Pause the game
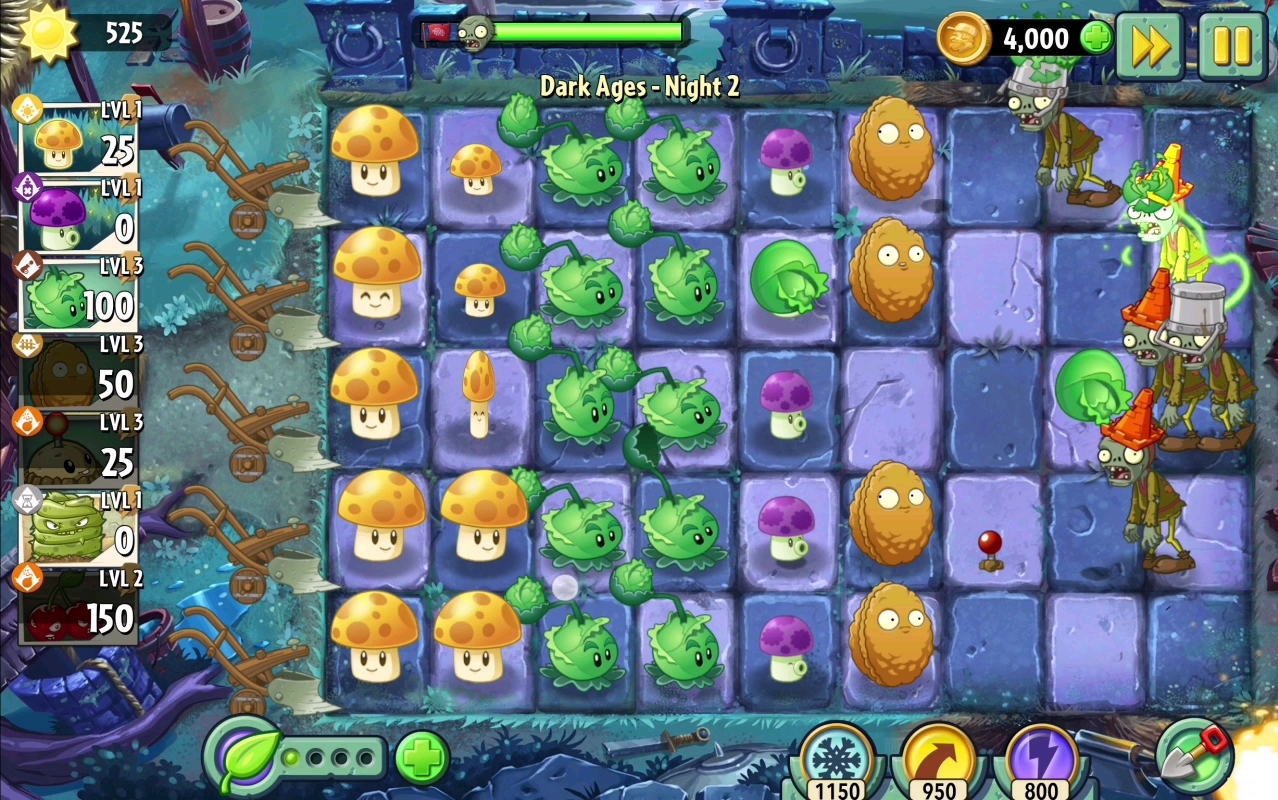Viewport: 1278px width, 800px height. tap(1231, 46)
